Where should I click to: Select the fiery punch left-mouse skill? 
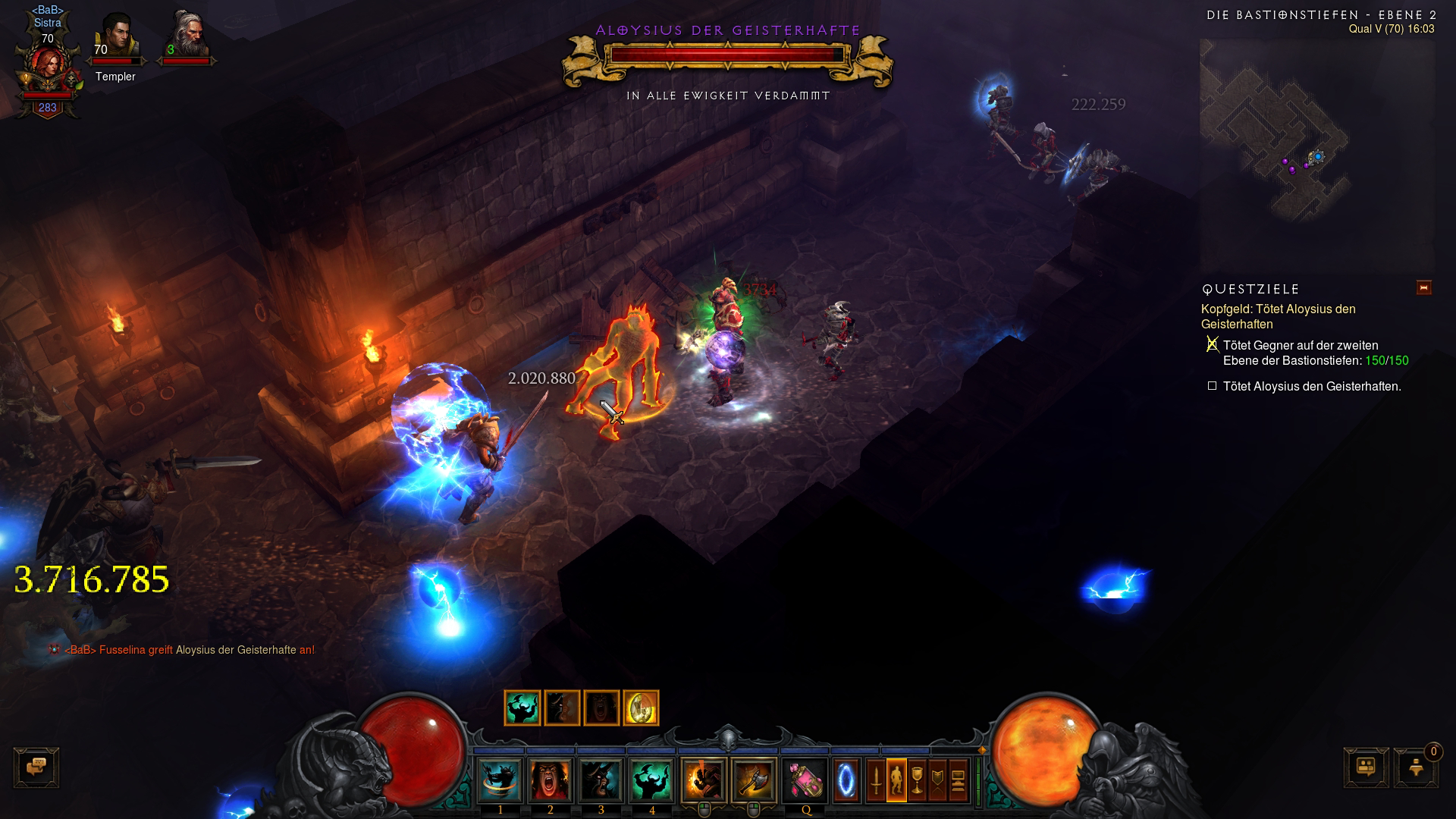click(x=703, y=780)
